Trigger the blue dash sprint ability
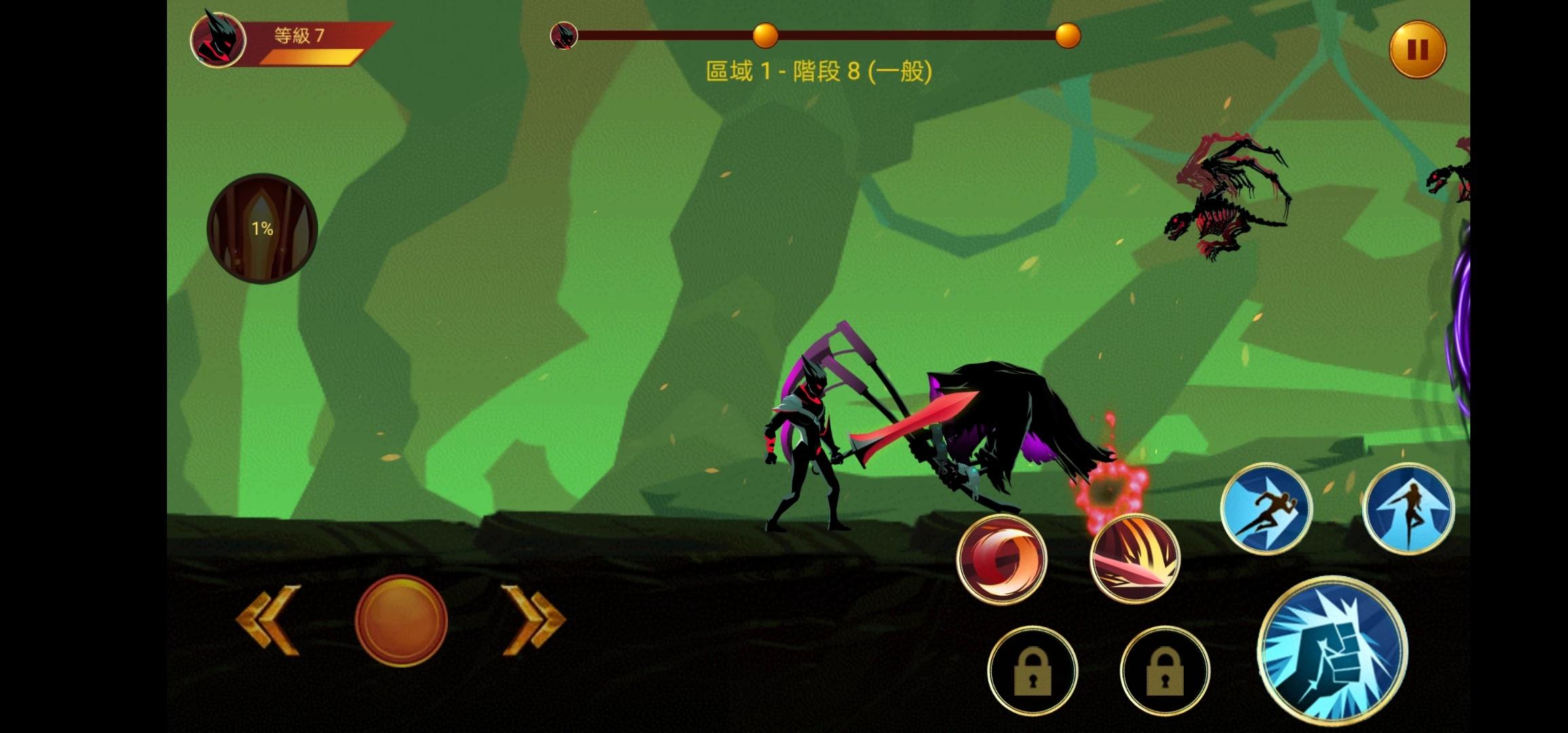The width and height of the screenshot is (1568, 733). point(1266,509)
